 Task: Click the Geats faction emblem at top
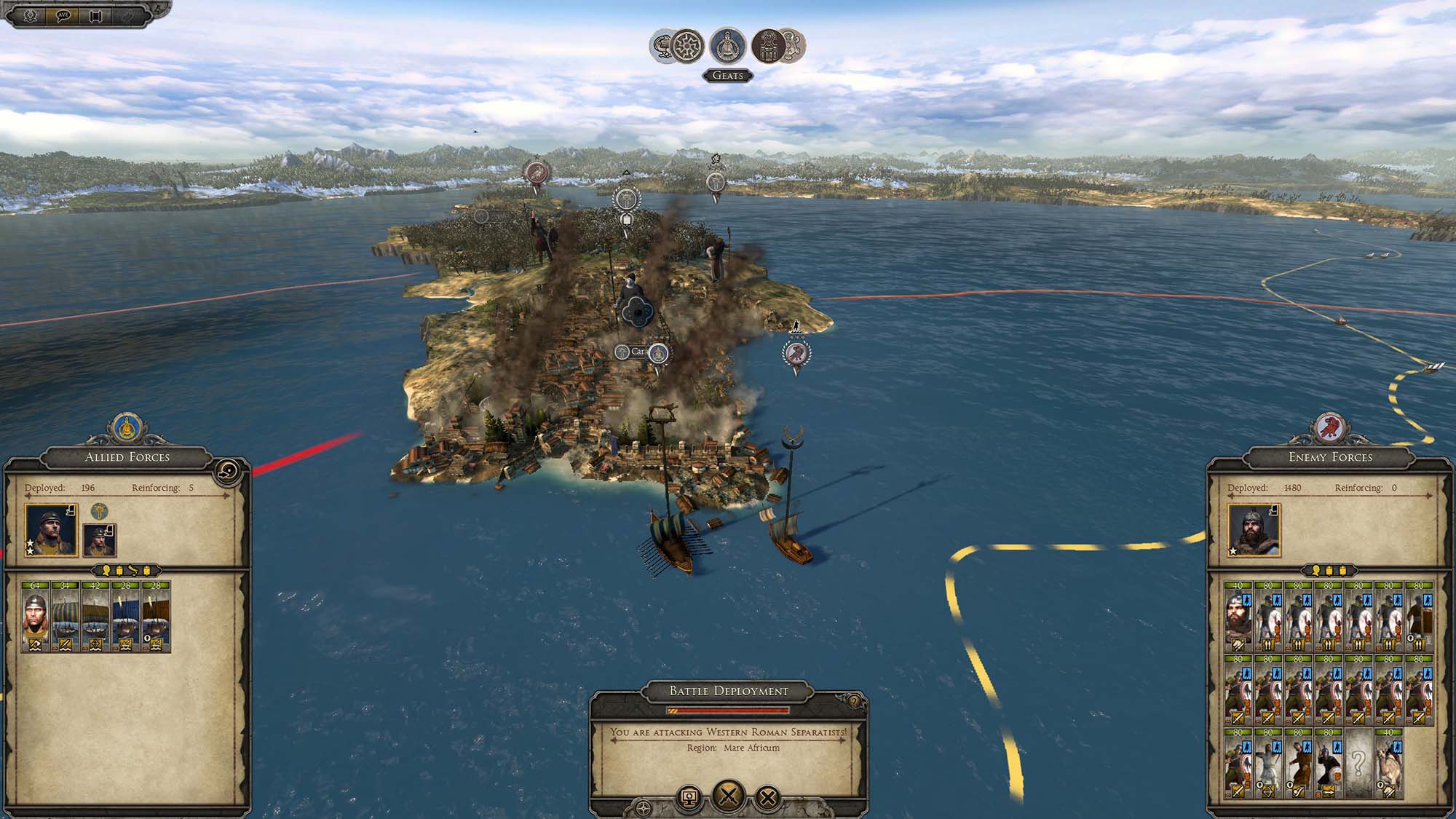tap(727, 46)
